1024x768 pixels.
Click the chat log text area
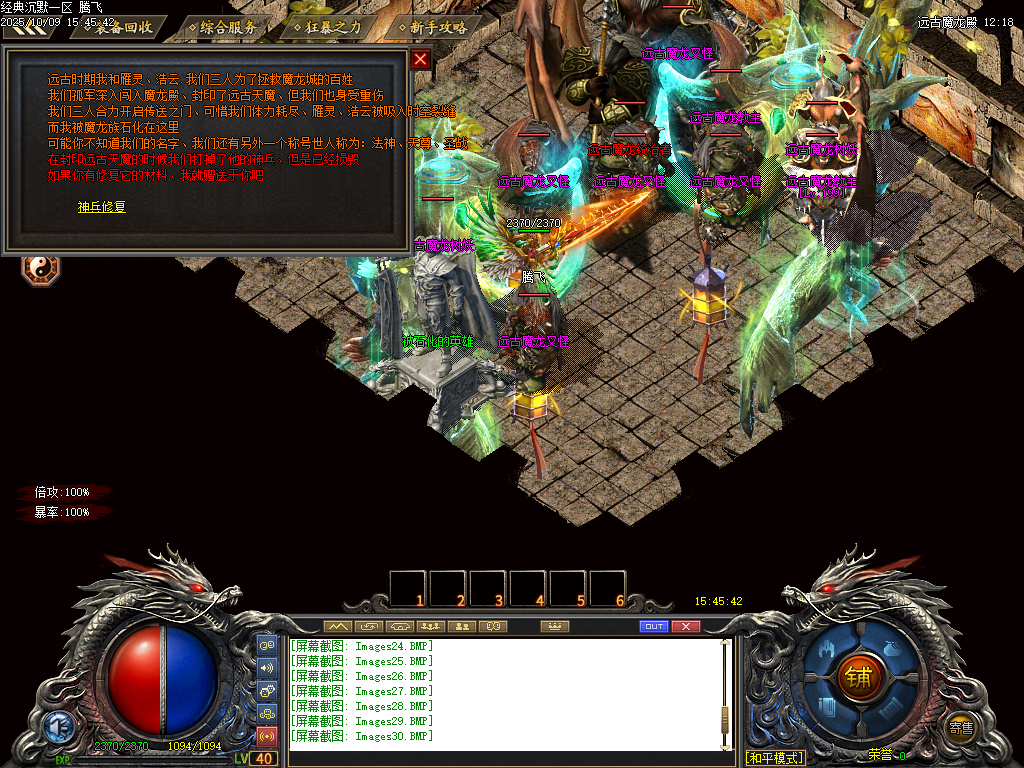500,692
